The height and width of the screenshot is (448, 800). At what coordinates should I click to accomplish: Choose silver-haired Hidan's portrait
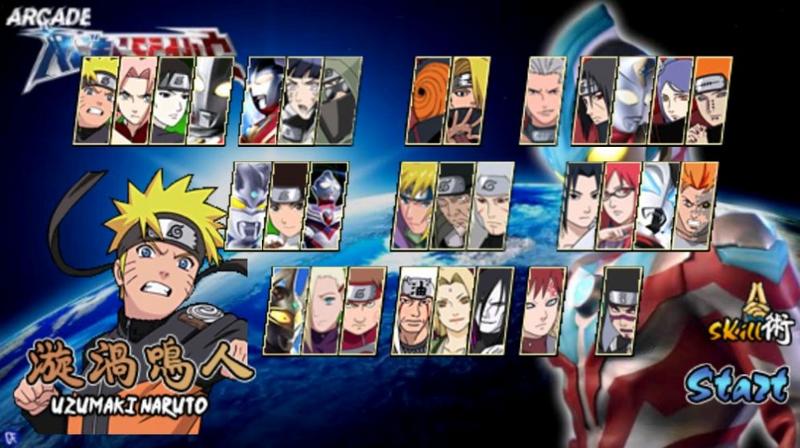(x=546, y=100)
